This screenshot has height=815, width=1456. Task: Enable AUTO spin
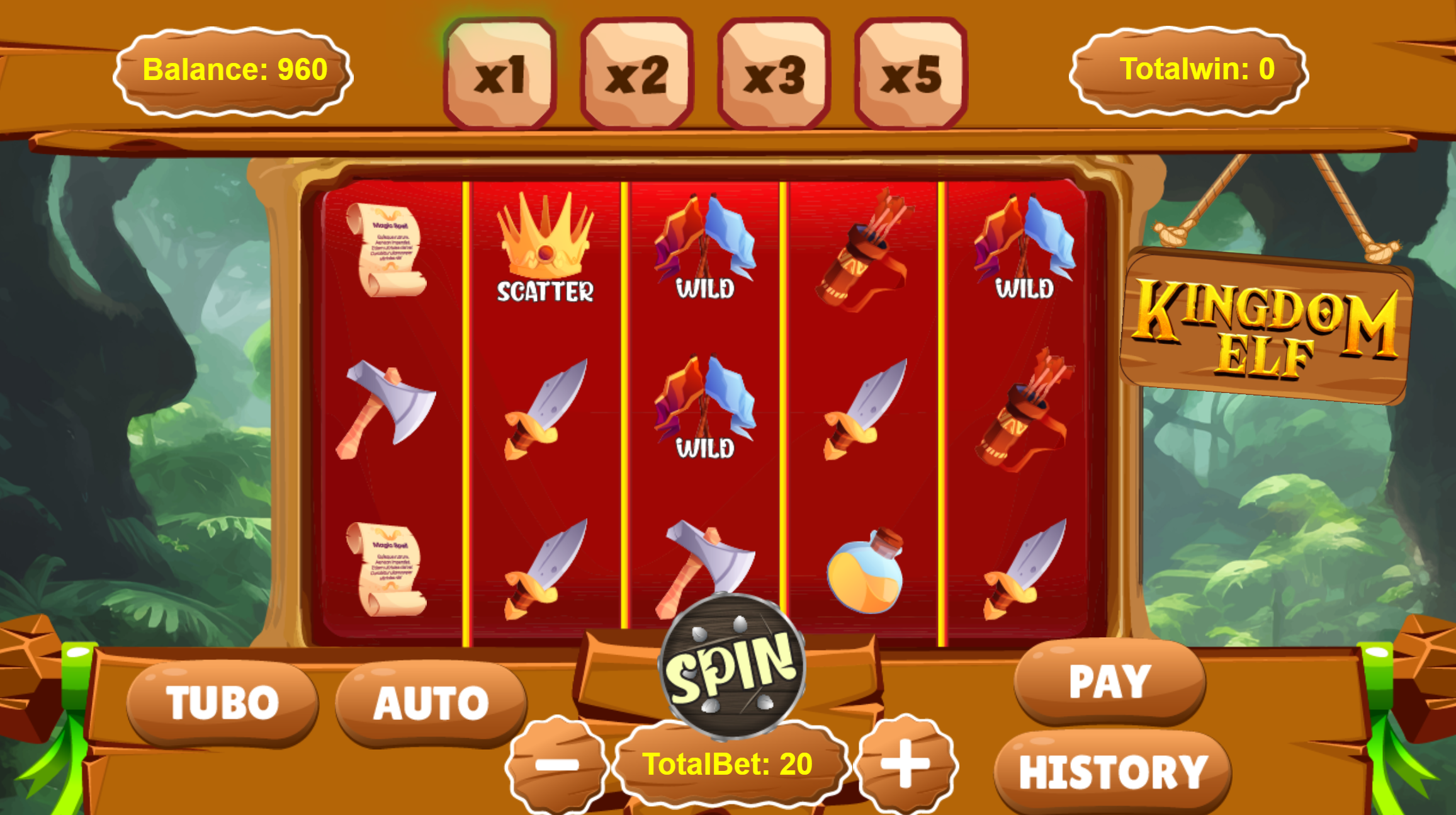coord(431,702)
